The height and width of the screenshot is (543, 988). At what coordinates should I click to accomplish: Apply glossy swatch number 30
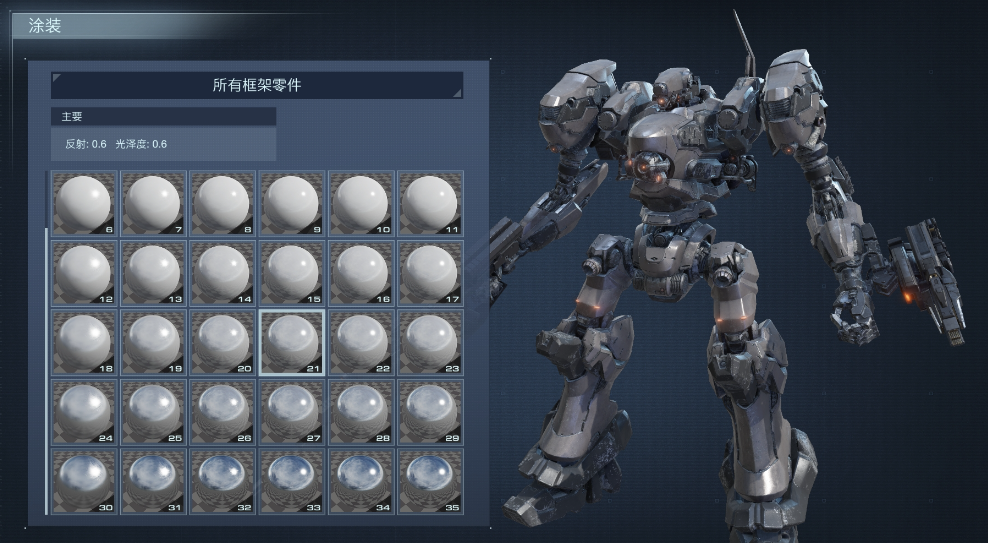84,480
